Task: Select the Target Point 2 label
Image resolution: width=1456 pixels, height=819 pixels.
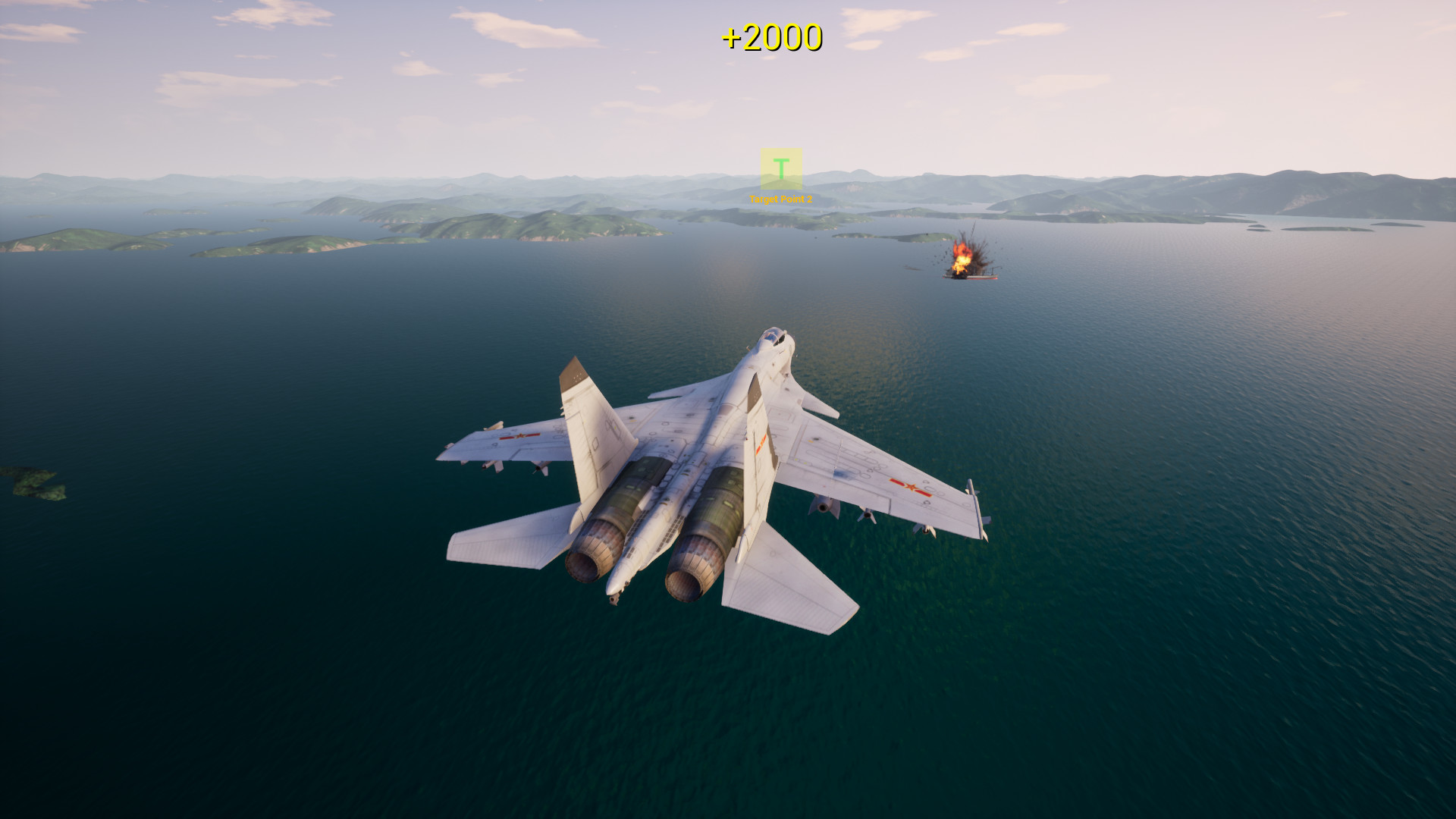Action: click(781, 200)
